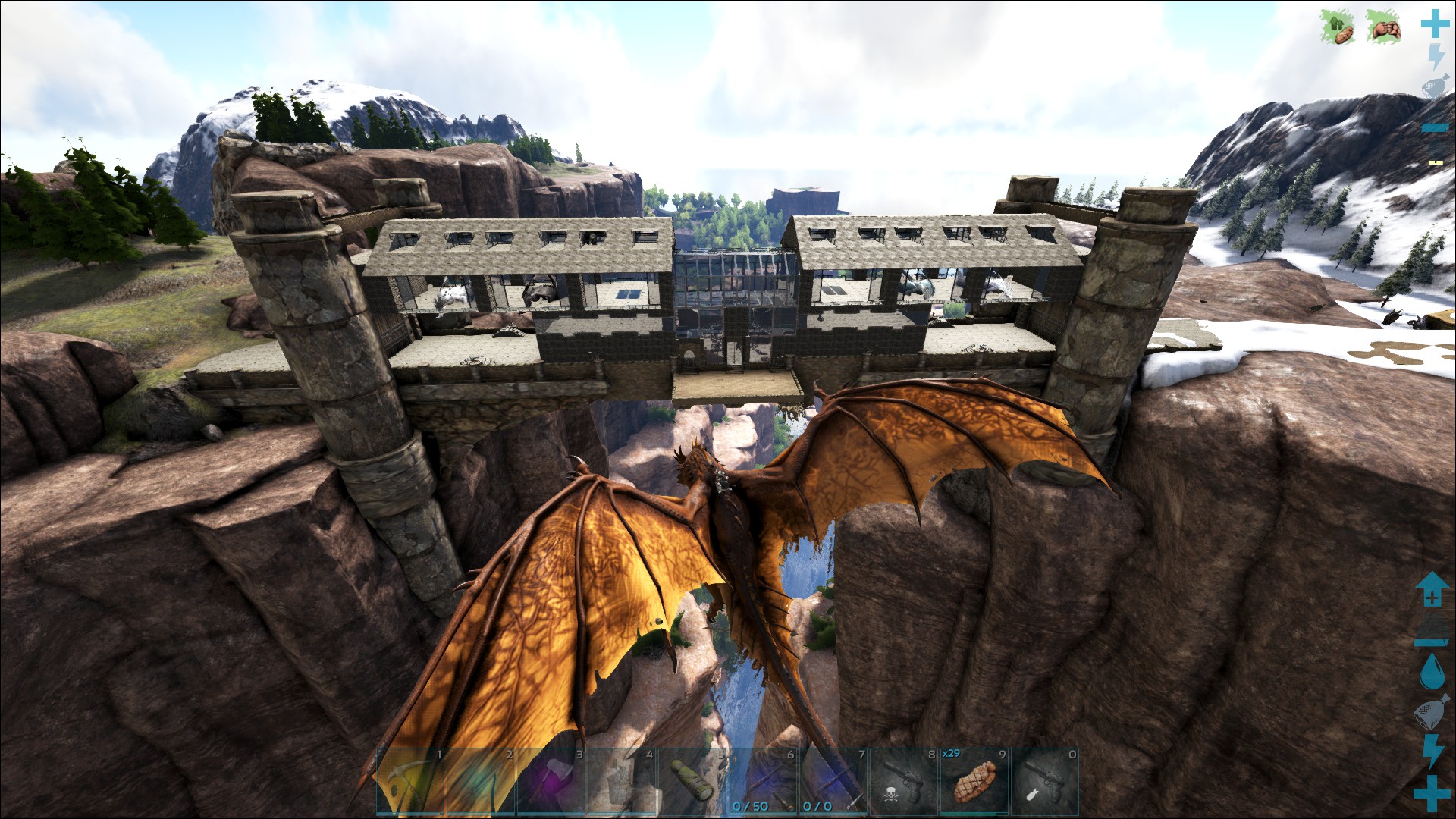1456x819 pixels.
Task: Click the experience arrow status icon
Action: (x=1433, y=590)
